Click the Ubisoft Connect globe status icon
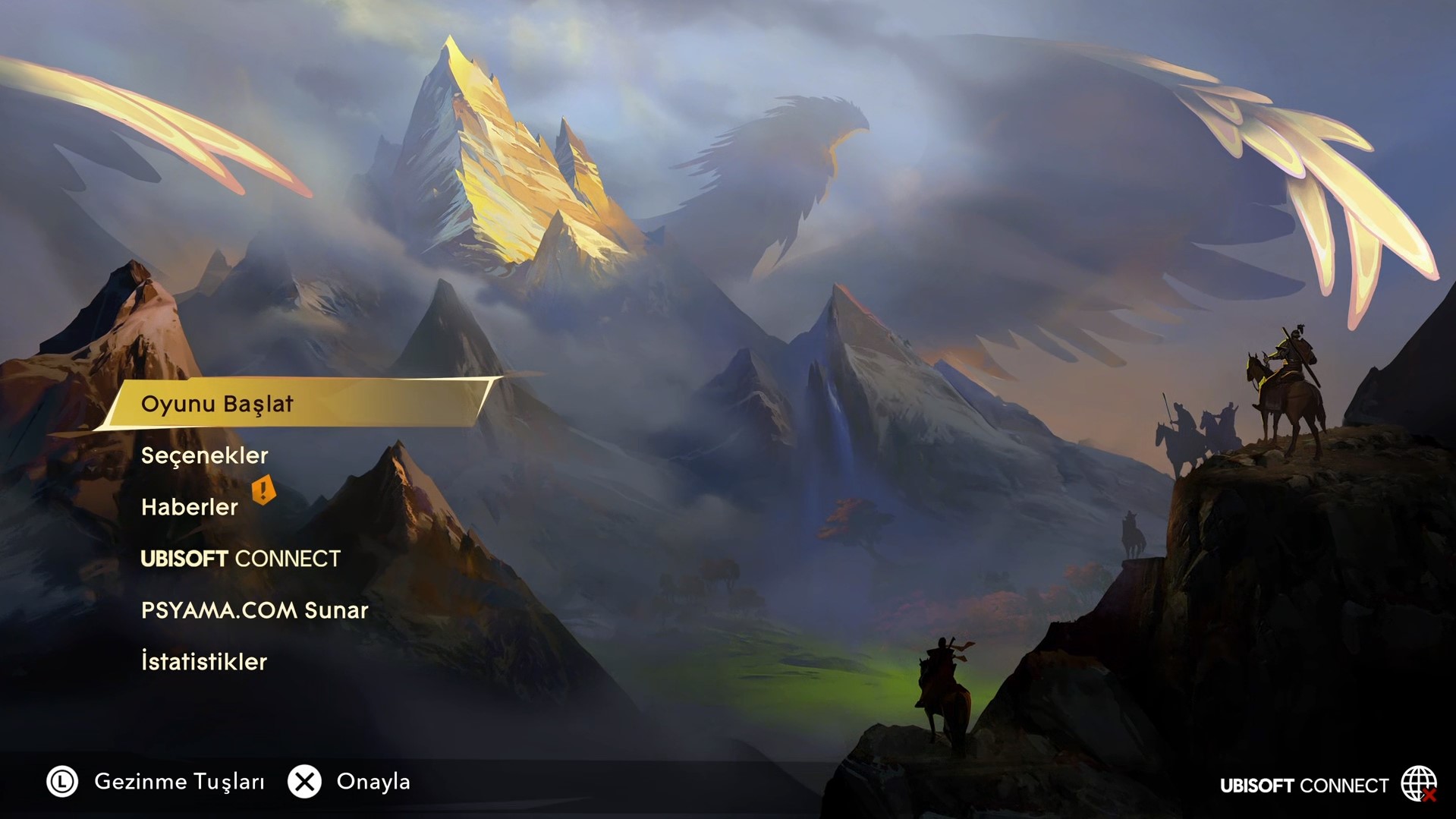 tap(1418, 784)
